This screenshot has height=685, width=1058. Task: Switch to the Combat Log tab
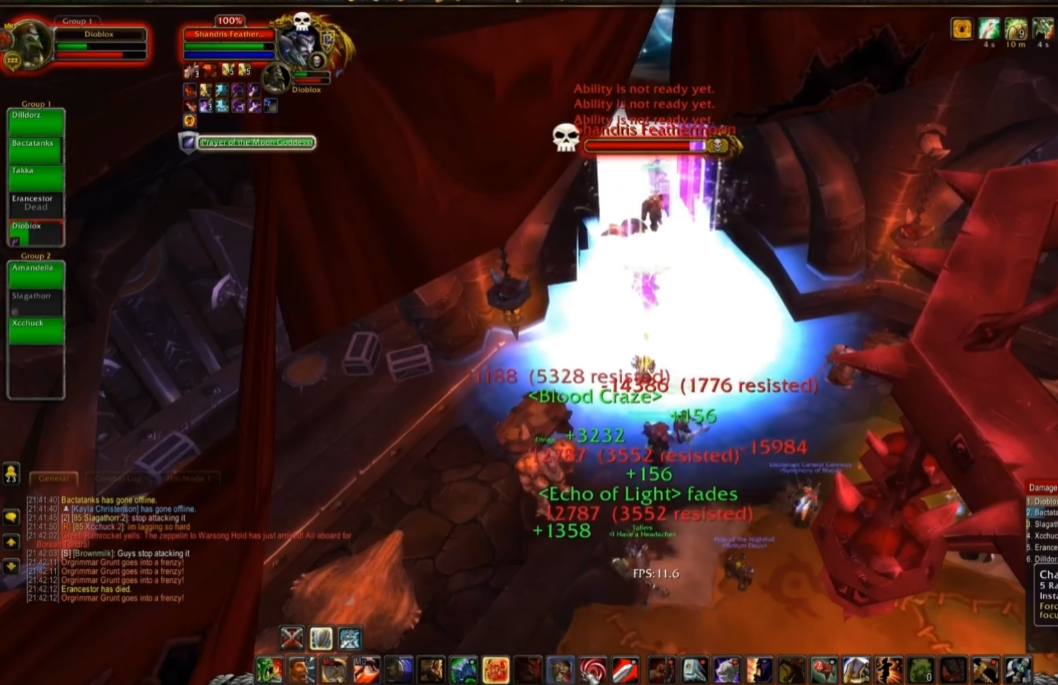tap(111, 479)
